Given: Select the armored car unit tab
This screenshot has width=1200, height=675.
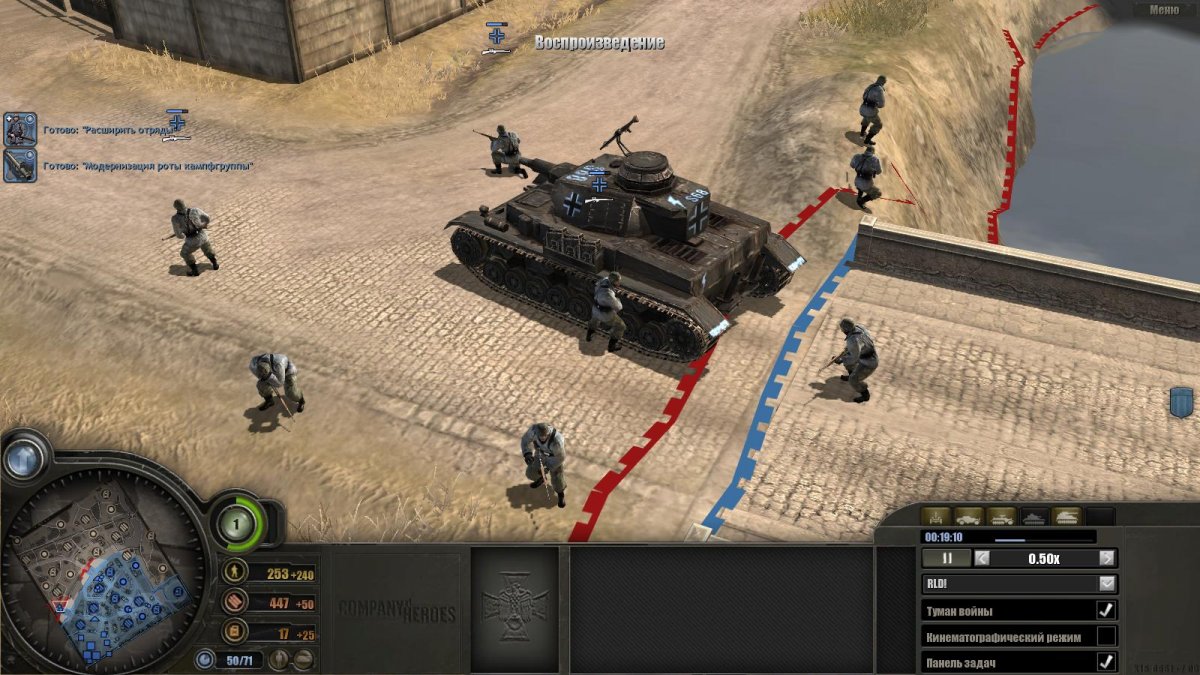Looking at the screenshot, I should pos(969,517).
